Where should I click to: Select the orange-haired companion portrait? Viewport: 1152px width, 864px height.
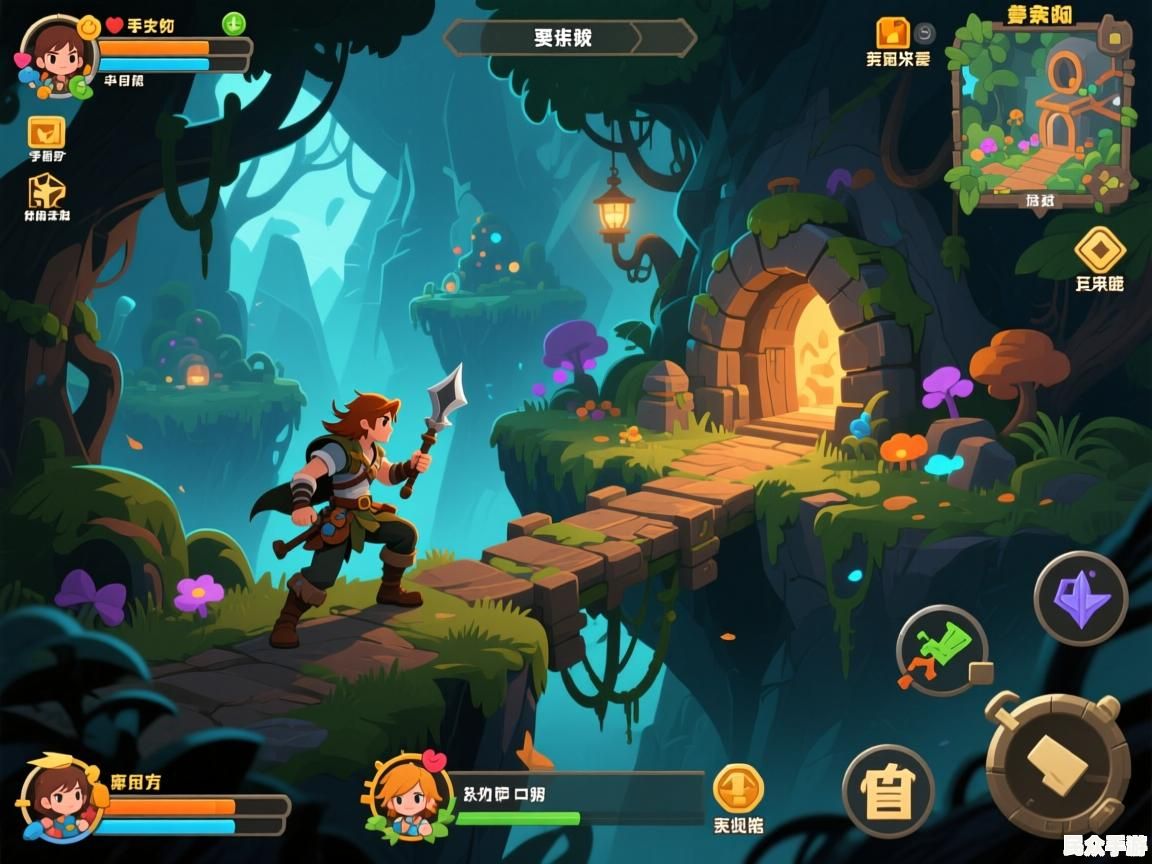[x=408, y=797]
